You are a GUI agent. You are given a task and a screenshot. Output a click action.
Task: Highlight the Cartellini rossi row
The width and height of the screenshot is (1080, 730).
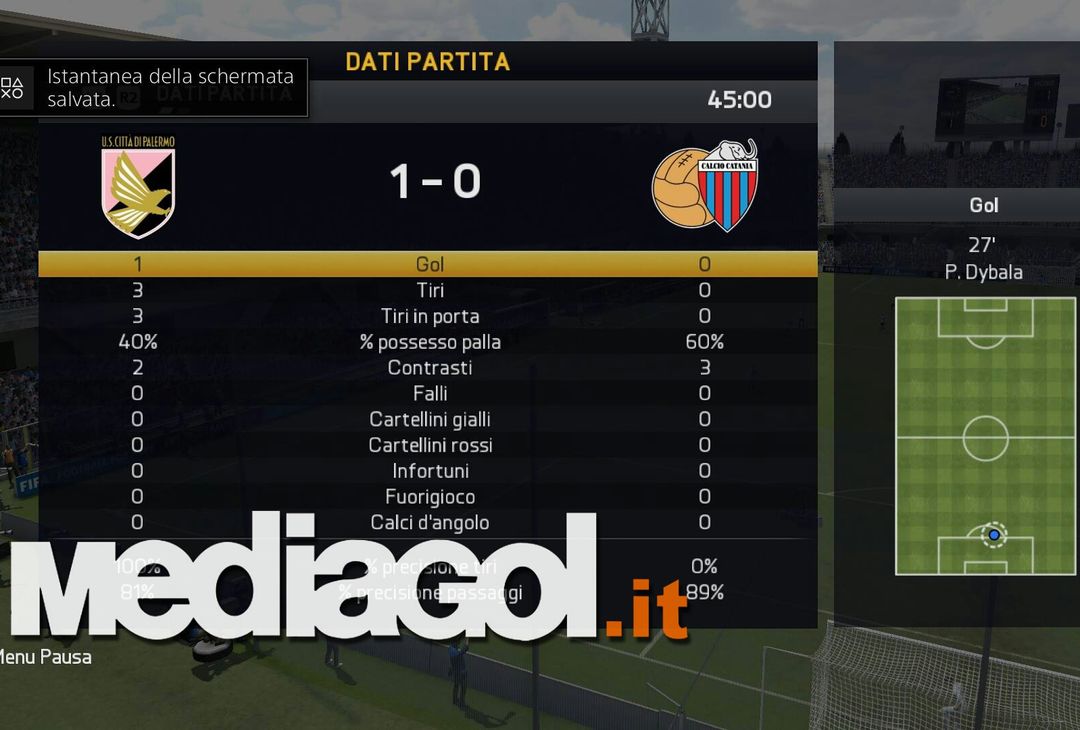point(430,445)
